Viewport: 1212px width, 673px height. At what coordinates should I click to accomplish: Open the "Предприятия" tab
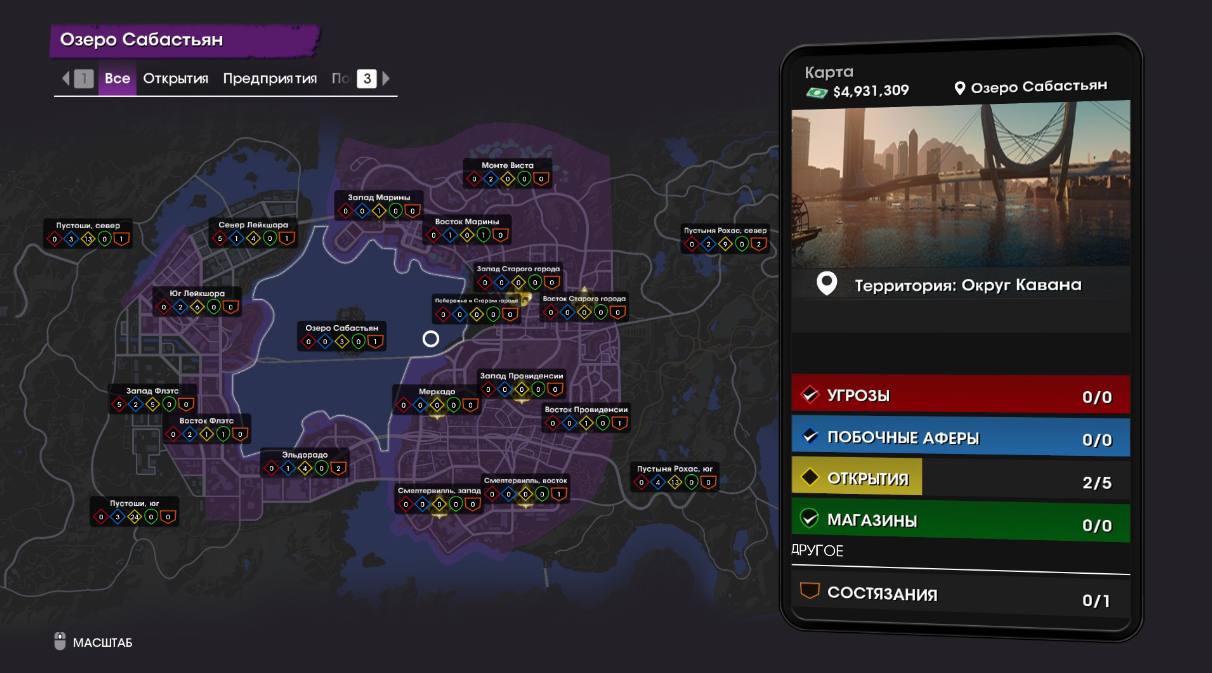click(269, 78)
